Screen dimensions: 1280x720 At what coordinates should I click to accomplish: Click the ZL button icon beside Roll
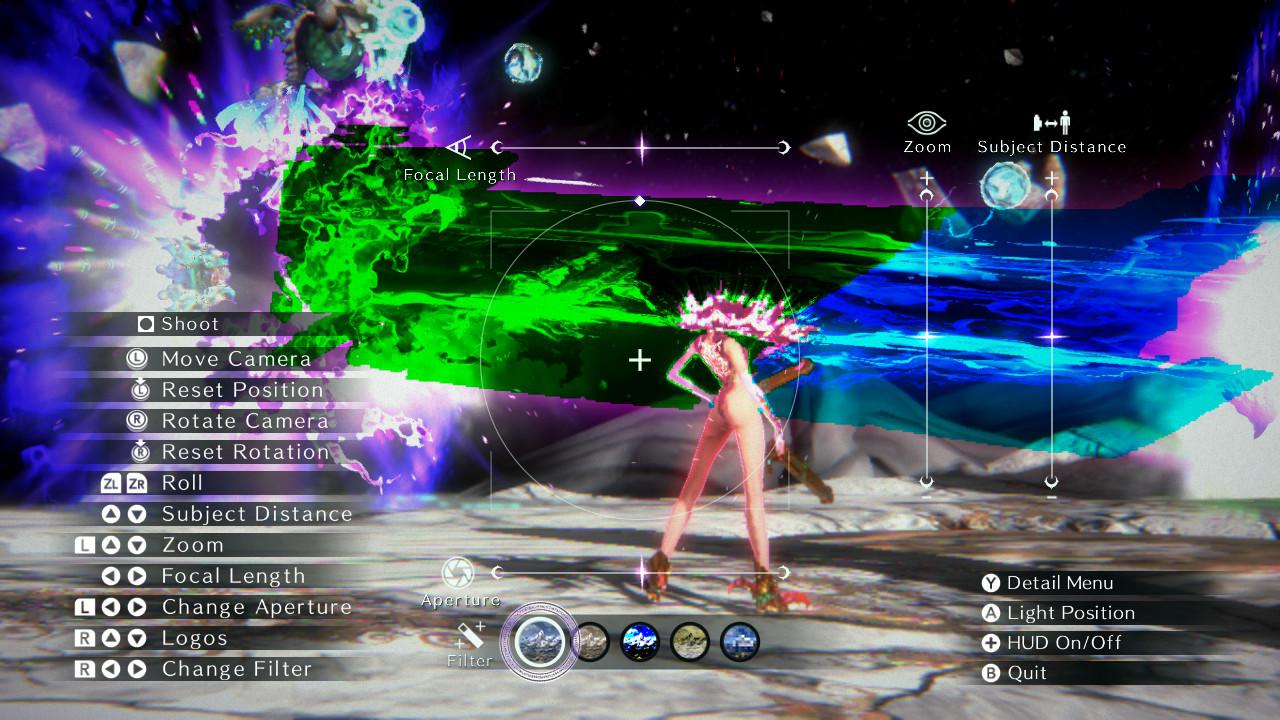(x=112, y=484)
